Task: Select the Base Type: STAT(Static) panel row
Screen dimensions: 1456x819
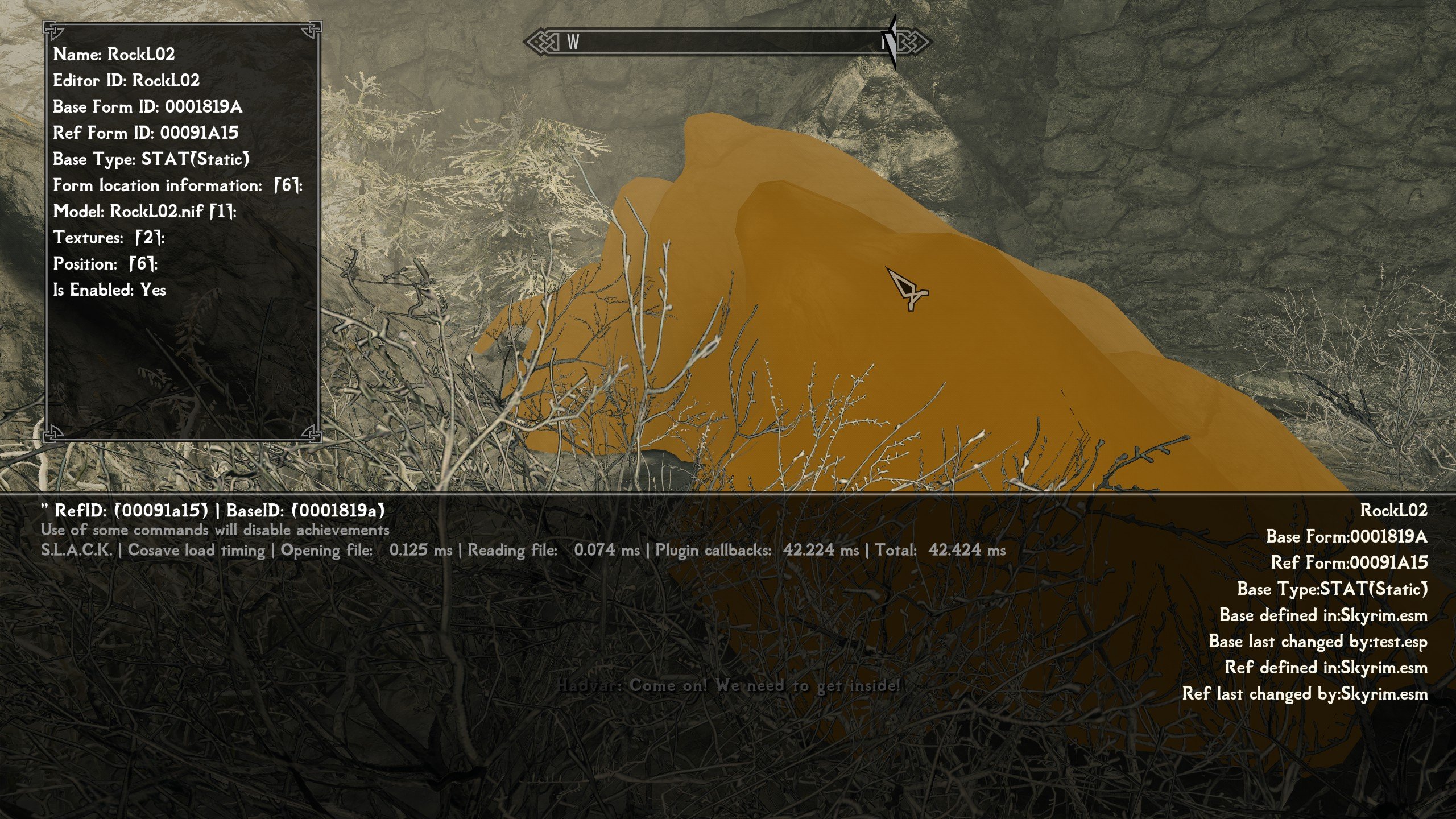Action: (151, 159)
